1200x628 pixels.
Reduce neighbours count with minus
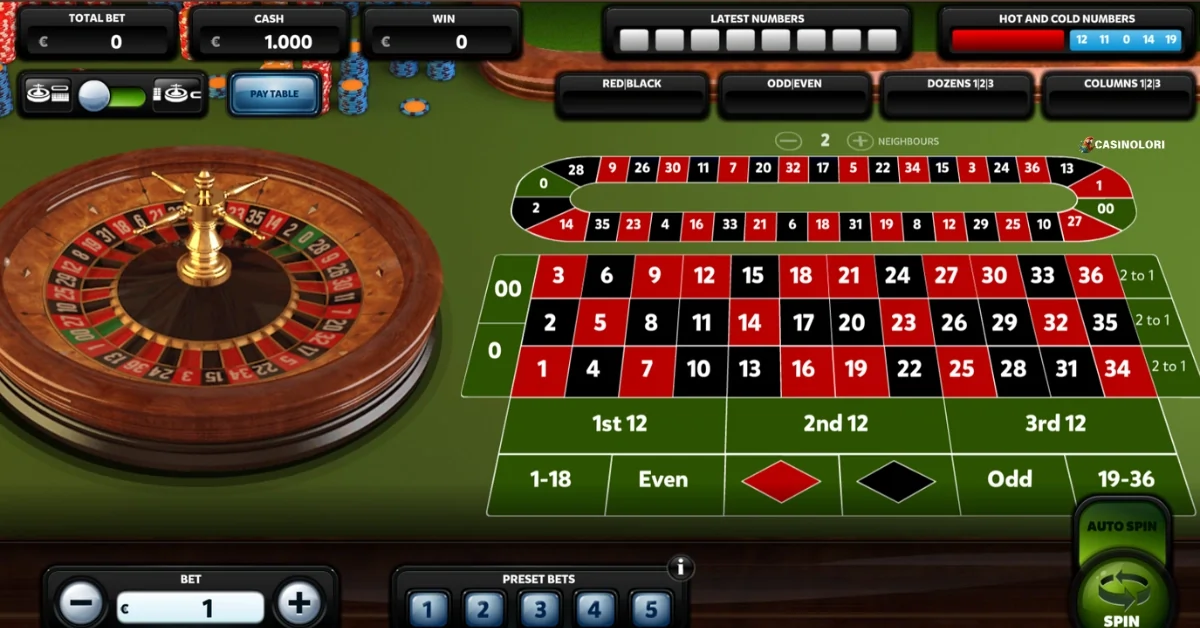point(789,141)
